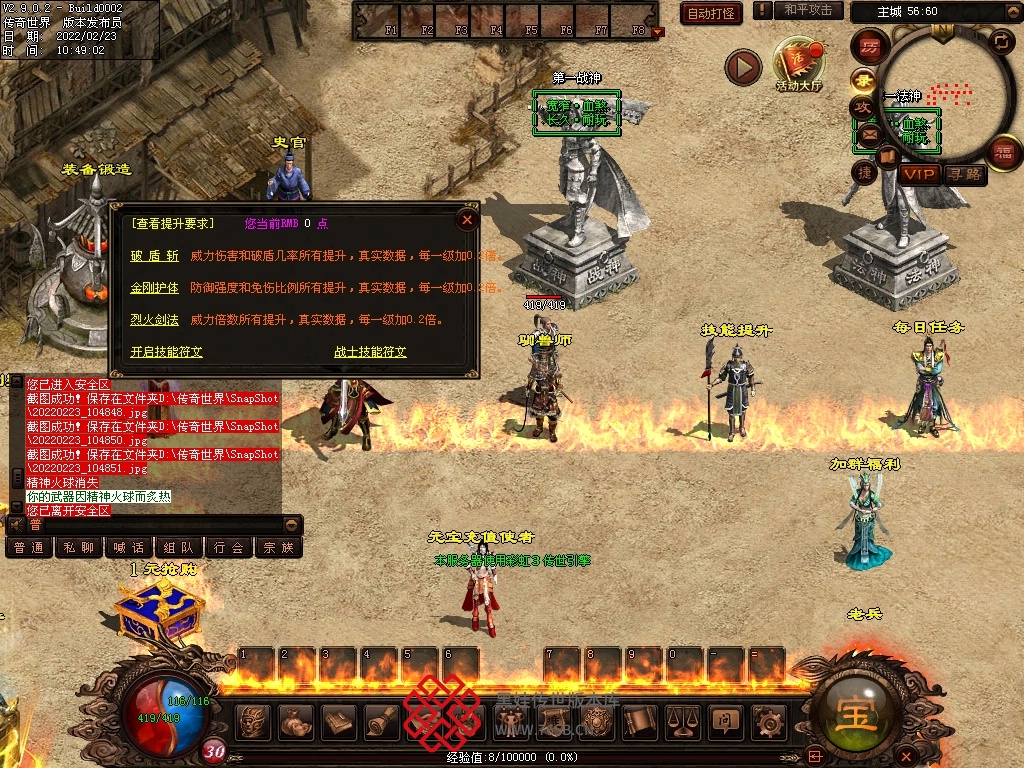Screen dimensions: 1024x768
Task: Select the 破盾斩 skill upgrade link
Action: (155, 256)
